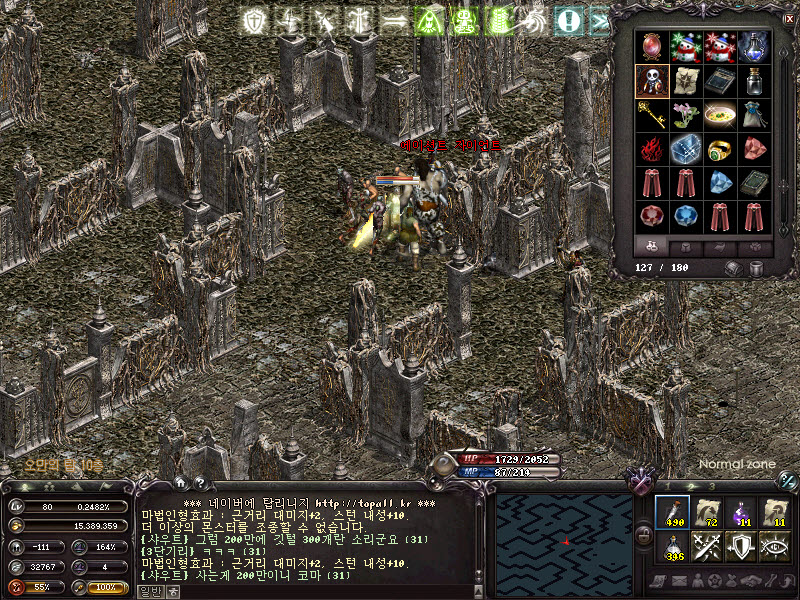This screenshot has height=600, width=800.
Task: Click the exclamation mark status icon
Action: [x=569, y=19]
